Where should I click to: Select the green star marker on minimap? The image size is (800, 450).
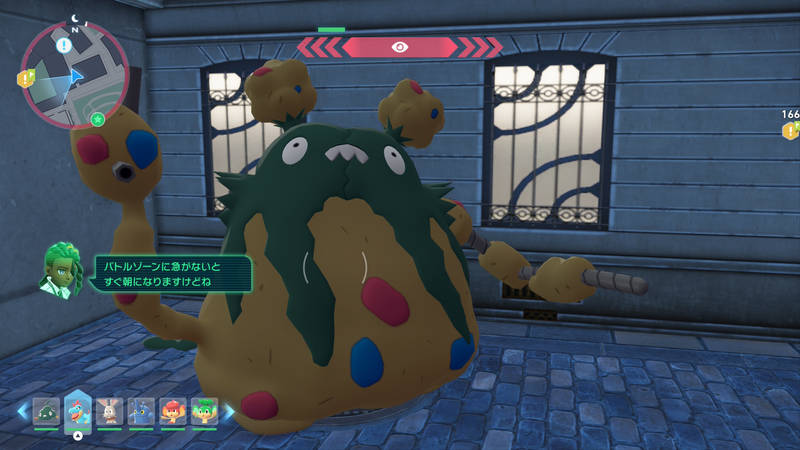(x=97, y=120)
